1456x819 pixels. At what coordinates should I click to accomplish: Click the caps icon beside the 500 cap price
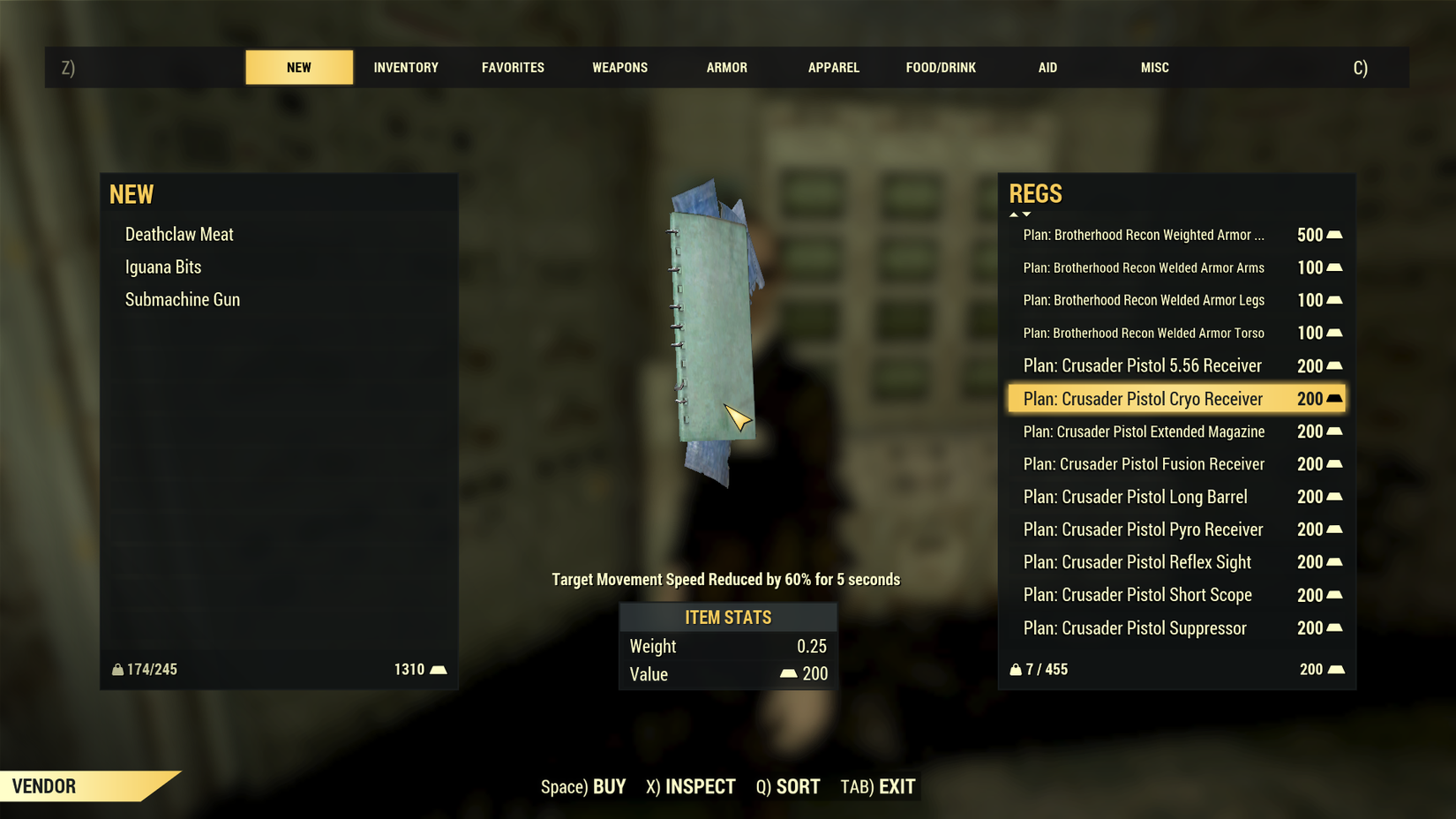pos(1334,235)
